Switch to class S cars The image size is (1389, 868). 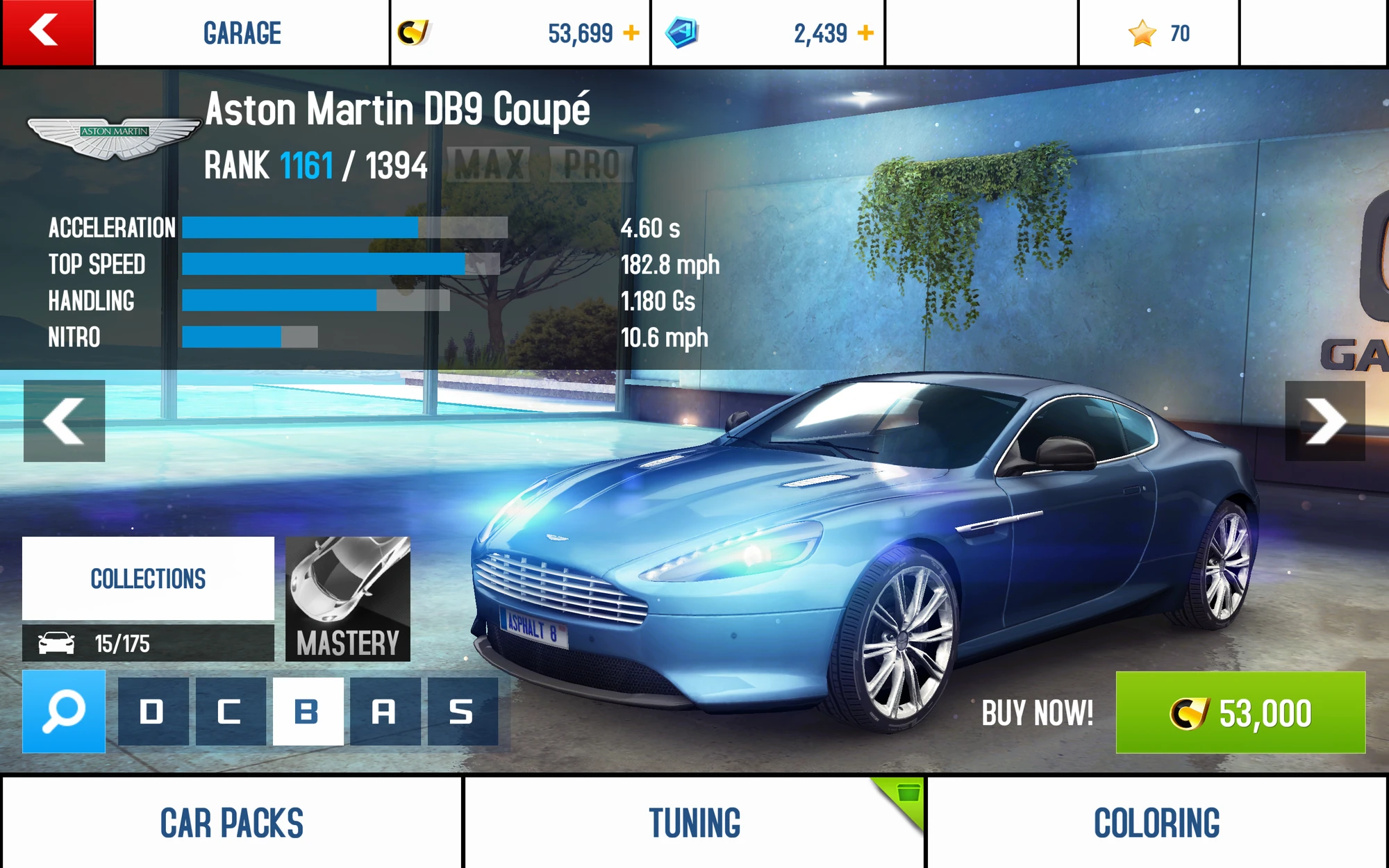coord(463,712)
